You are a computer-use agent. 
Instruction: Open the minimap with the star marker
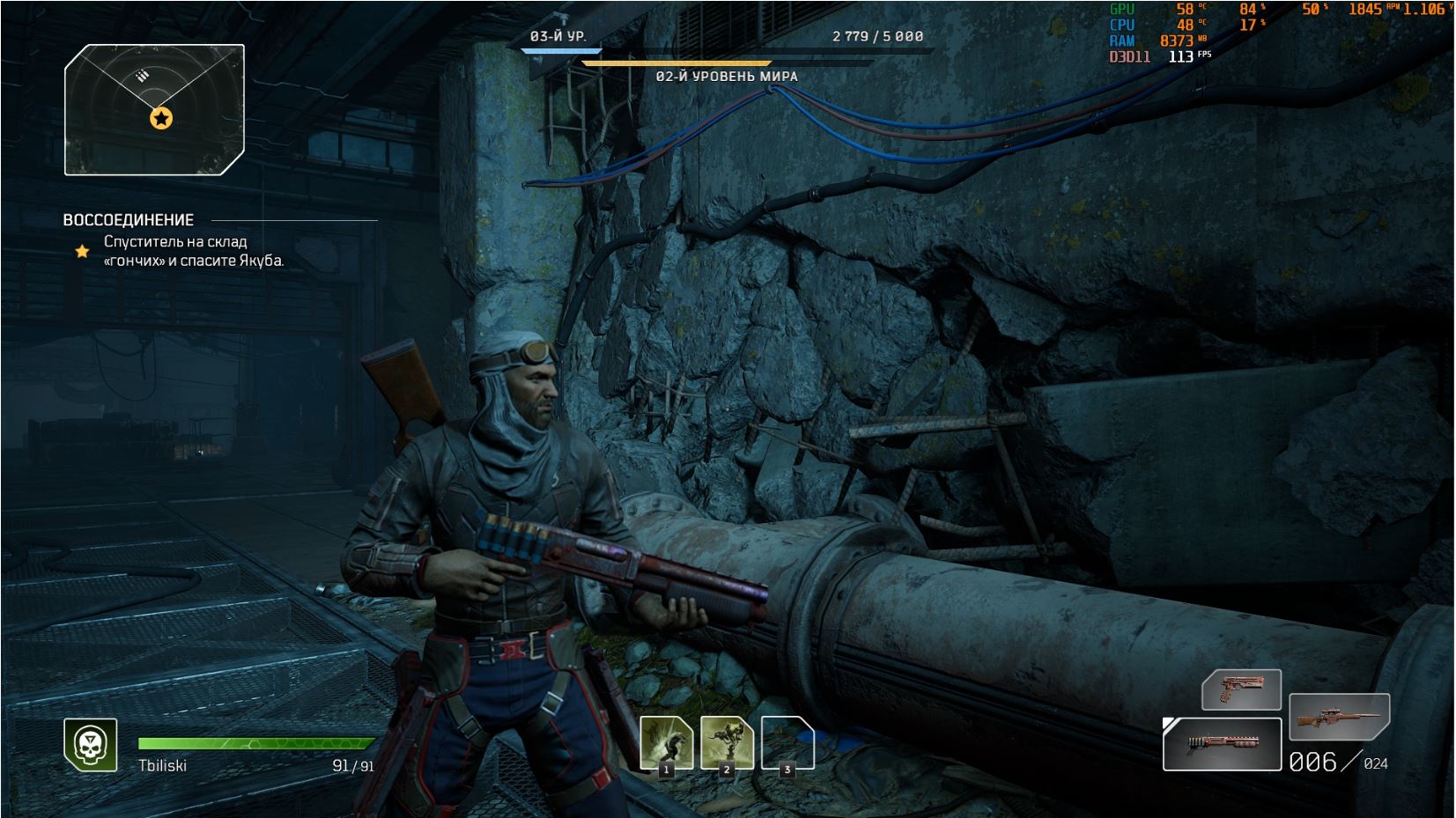(154, 108)
